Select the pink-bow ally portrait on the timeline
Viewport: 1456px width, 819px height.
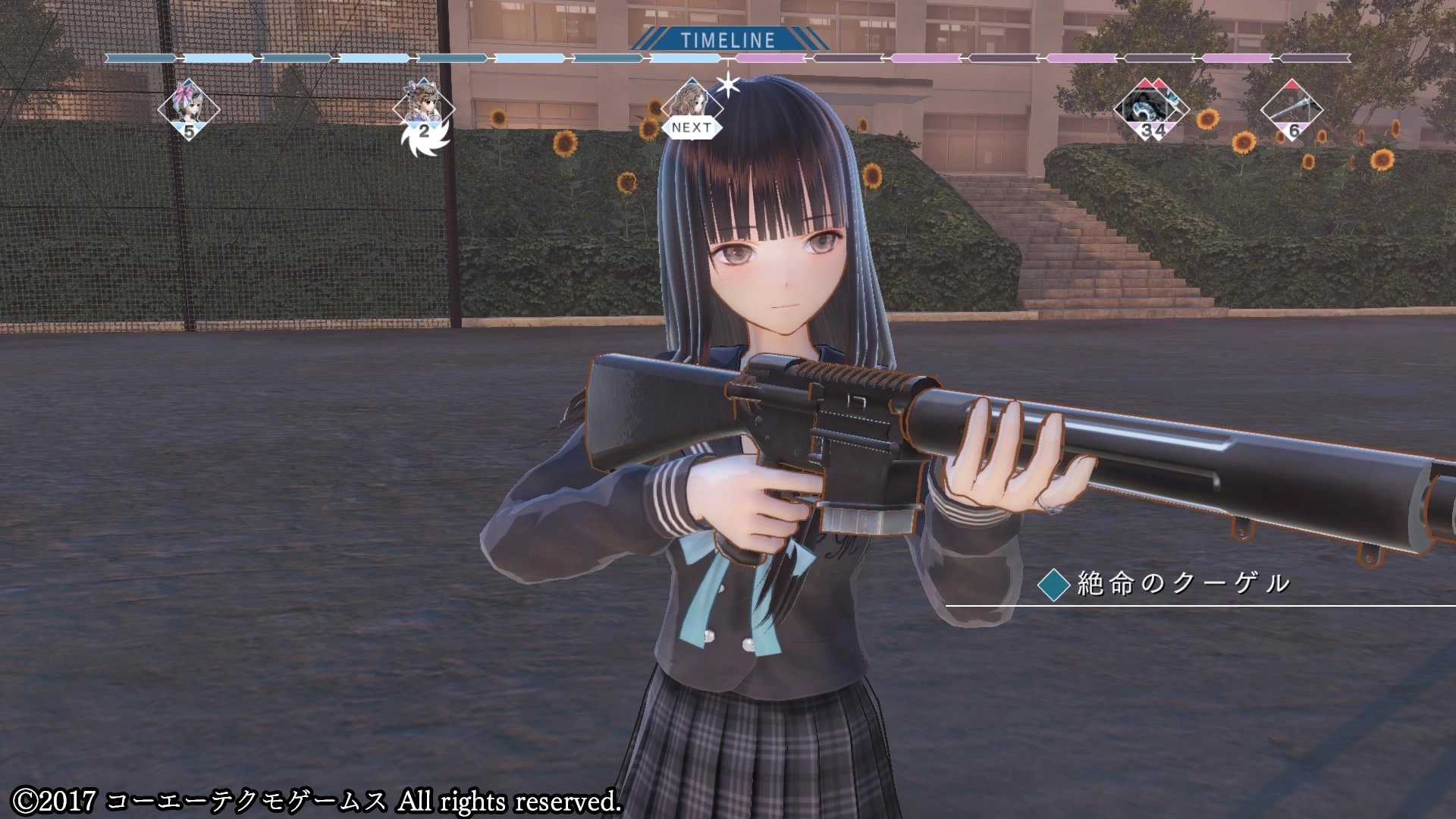(x=188, y=108)
